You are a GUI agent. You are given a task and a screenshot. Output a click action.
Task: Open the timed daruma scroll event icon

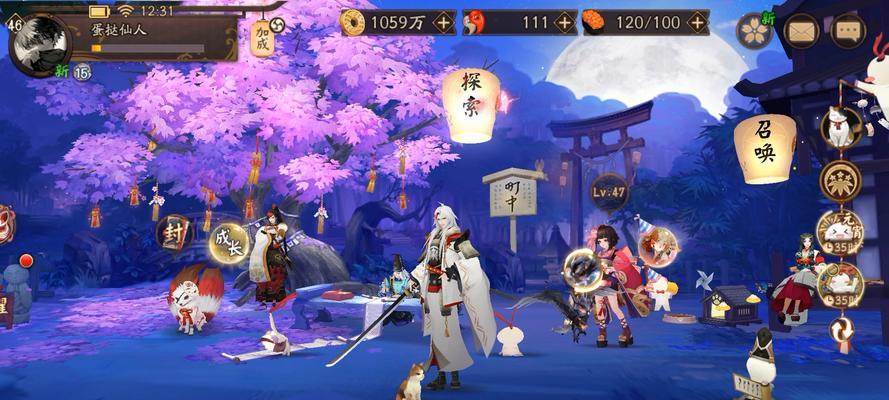(x=839, y=283)
